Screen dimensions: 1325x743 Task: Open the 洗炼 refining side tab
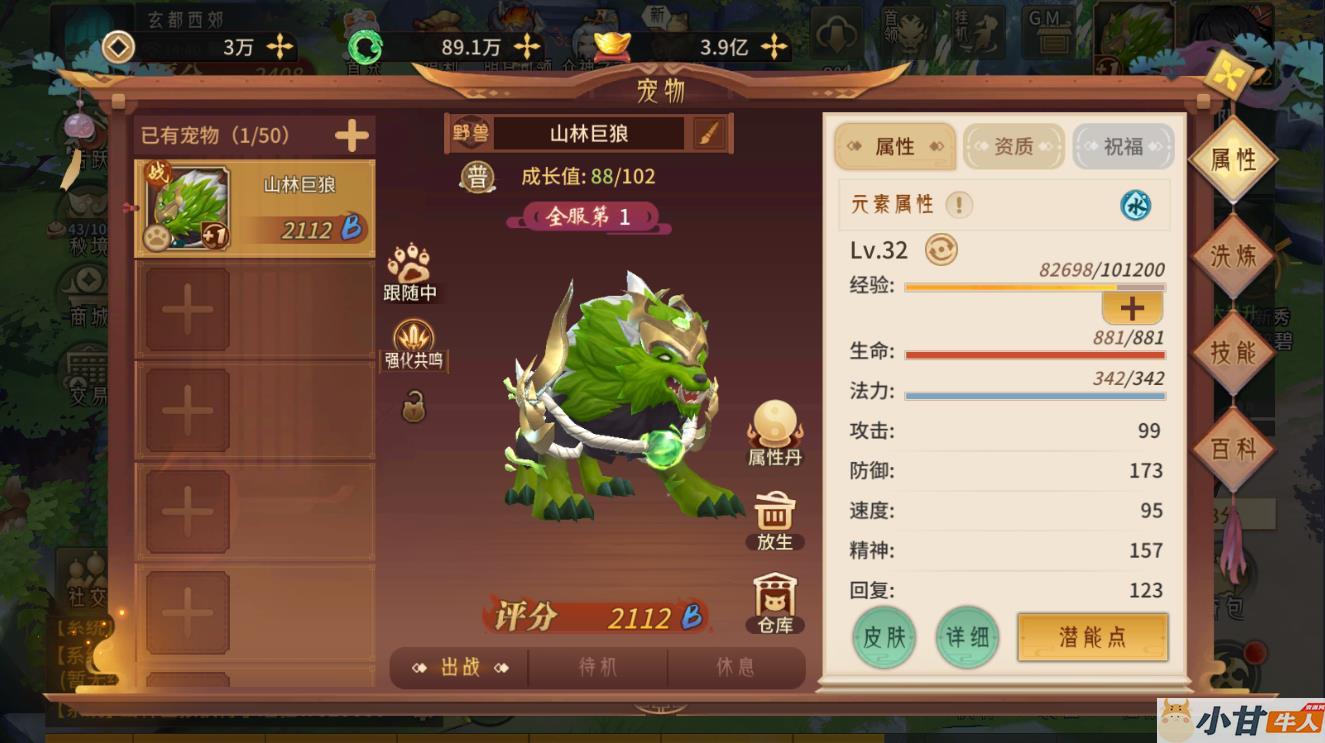coord(1232,256)
